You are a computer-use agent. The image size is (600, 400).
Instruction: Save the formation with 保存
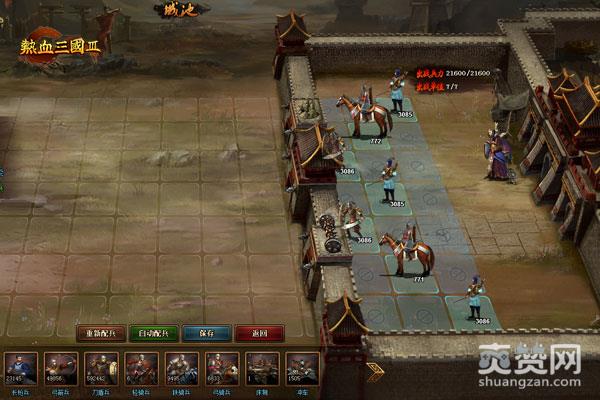pos(207,333)
